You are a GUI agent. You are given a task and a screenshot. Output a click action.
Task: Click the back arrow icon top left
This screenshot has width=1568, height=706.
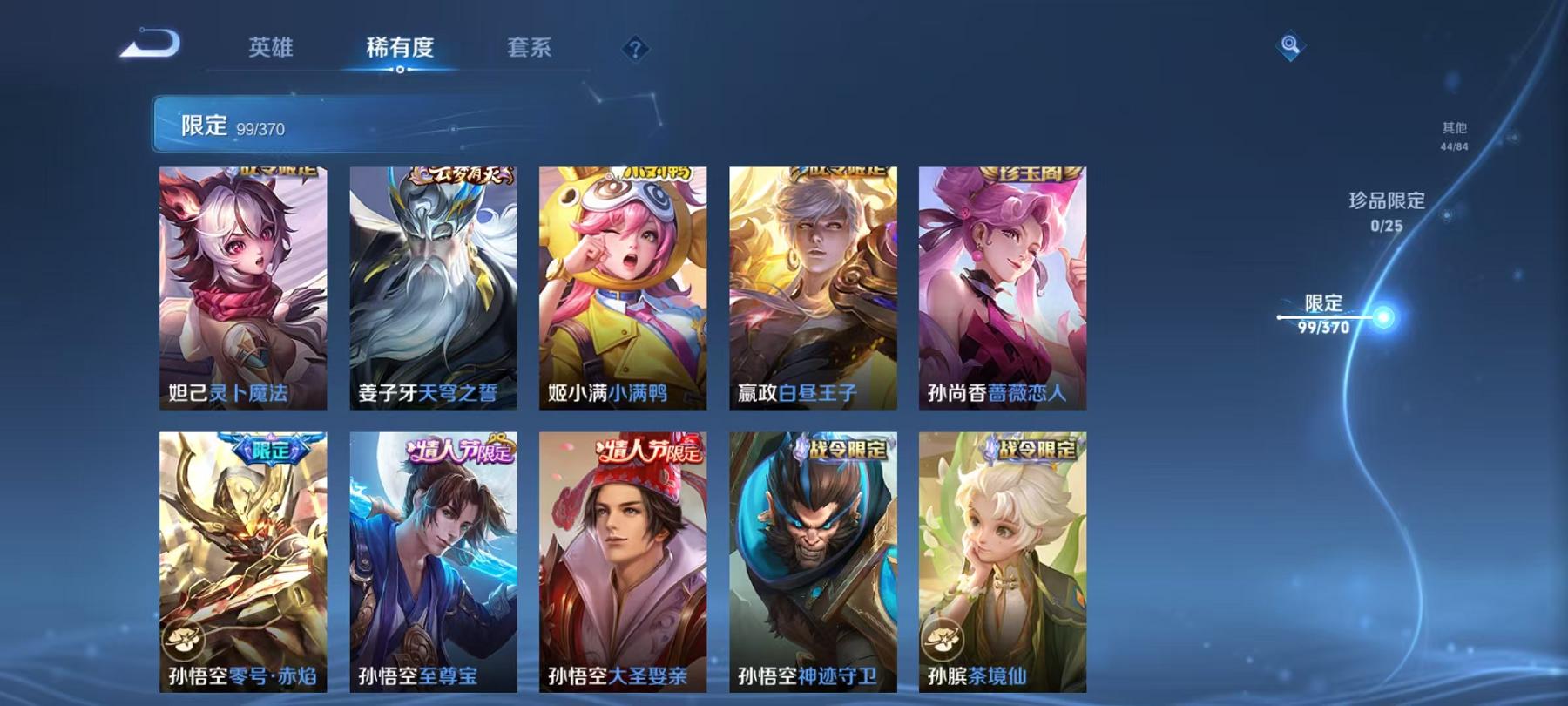pos(150,44)
